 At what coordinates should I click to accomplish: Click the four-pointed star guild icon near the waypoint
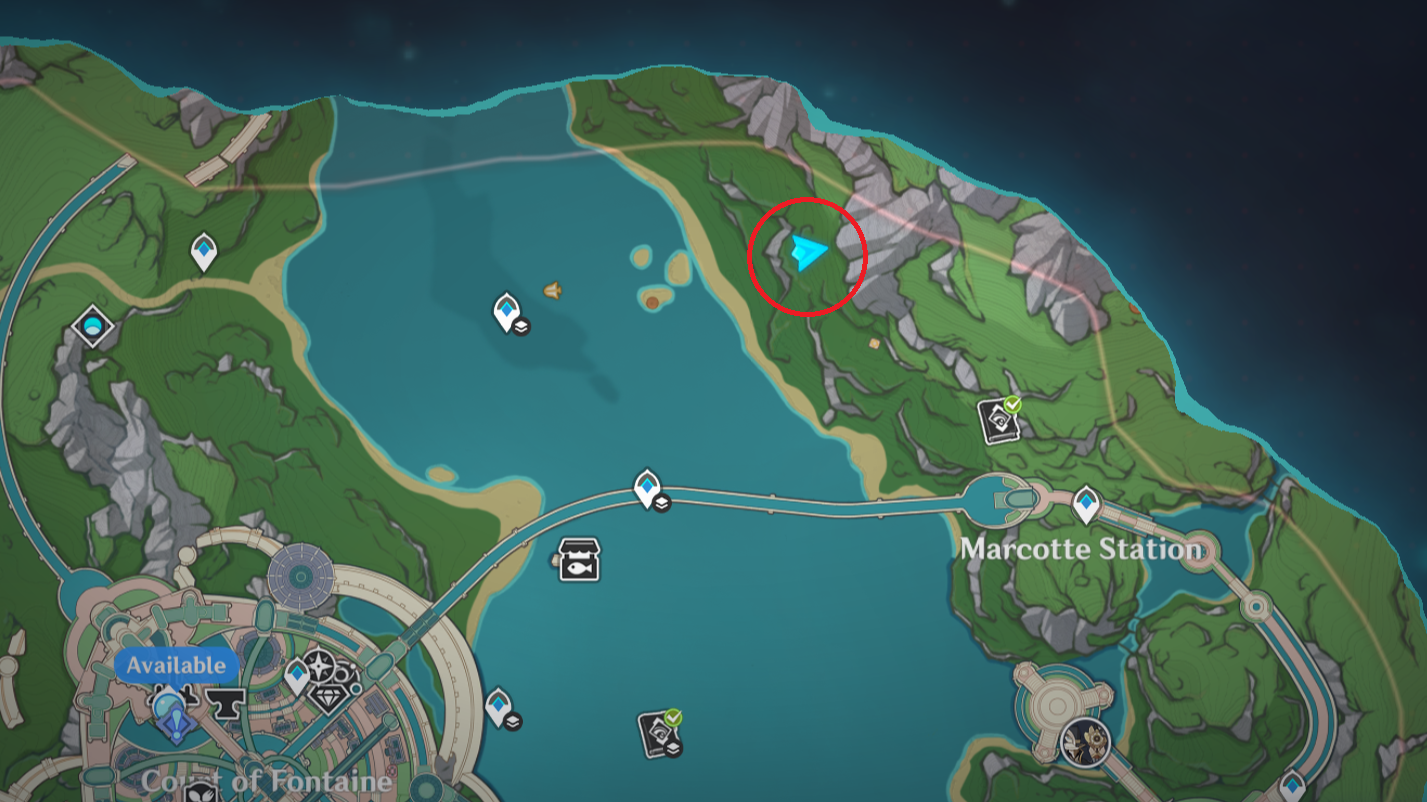tap(318, 665)
